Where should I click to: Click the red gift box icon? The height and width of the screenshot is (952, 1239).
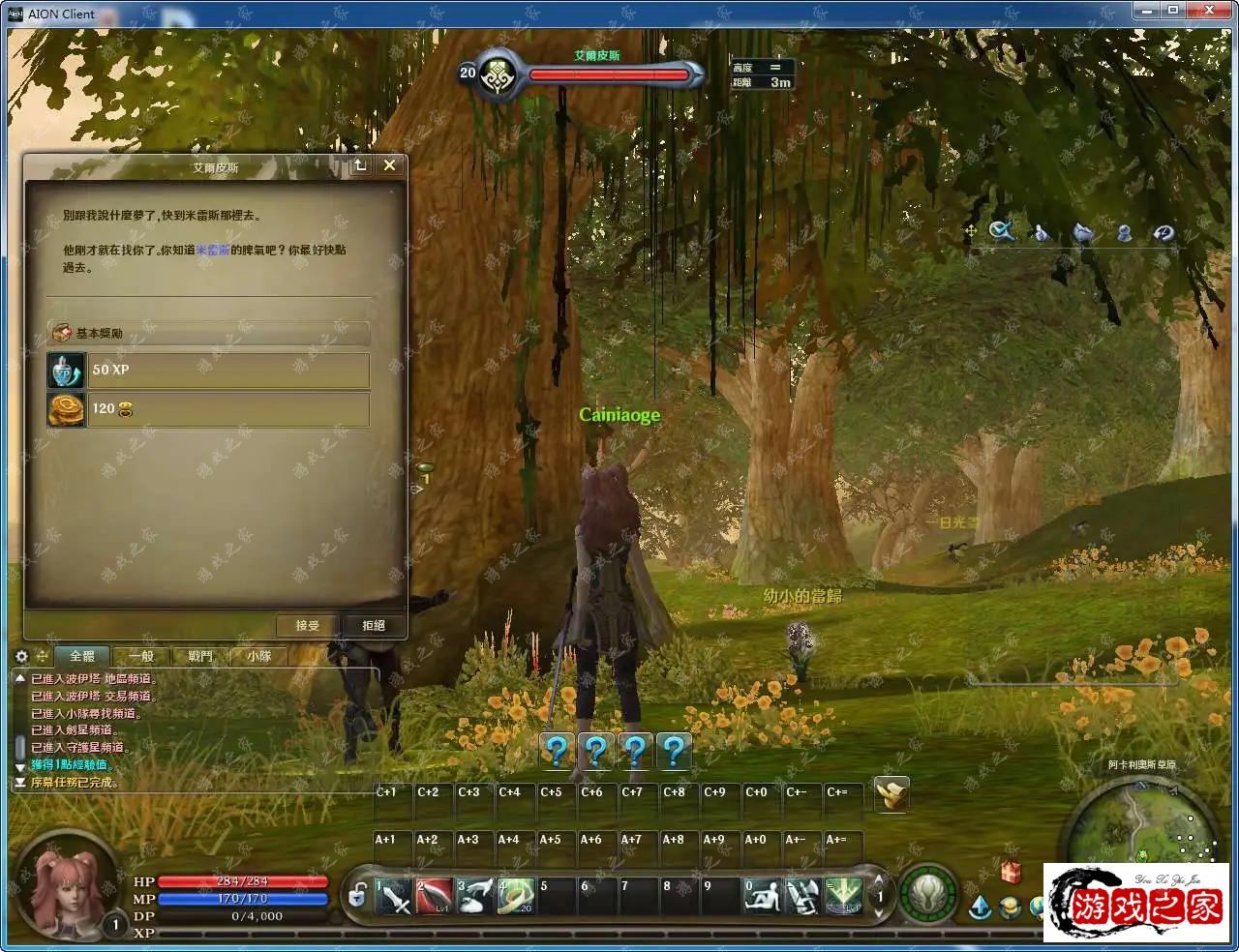(1011, 872)
